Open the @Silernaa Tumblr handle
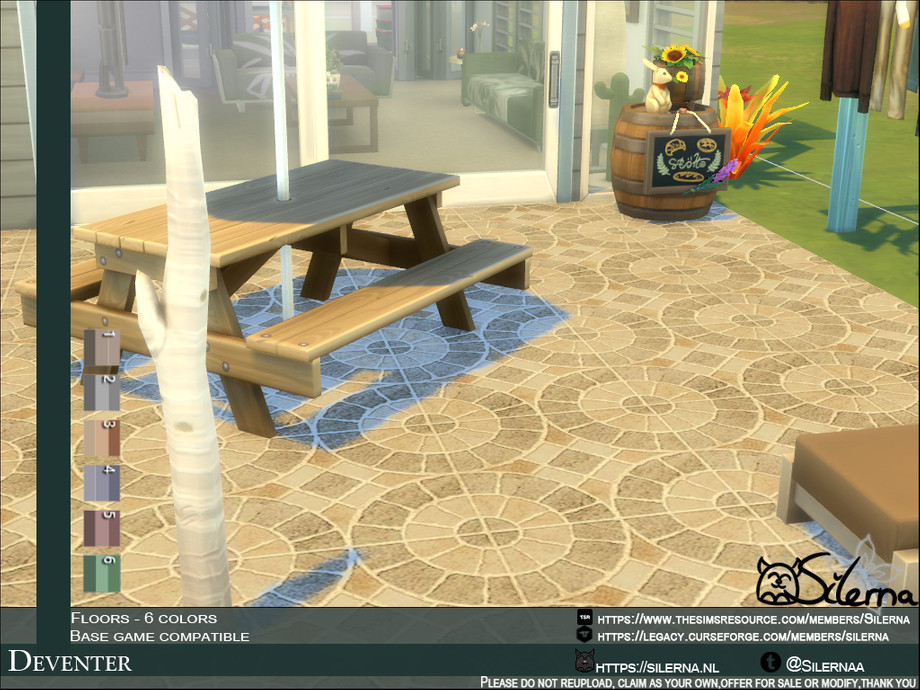Viewport: 920px width, 690px height. coord(825,664)
